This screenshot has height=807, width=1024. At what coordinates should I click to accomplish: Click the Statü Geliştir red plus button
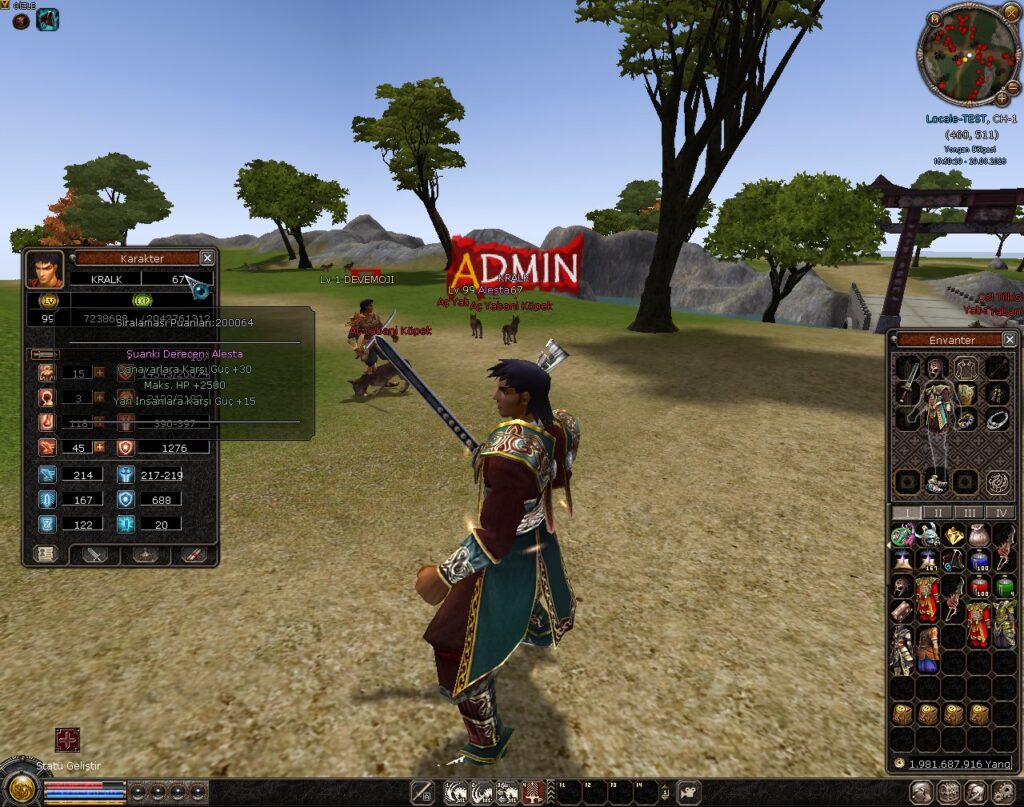coord(67,740)
